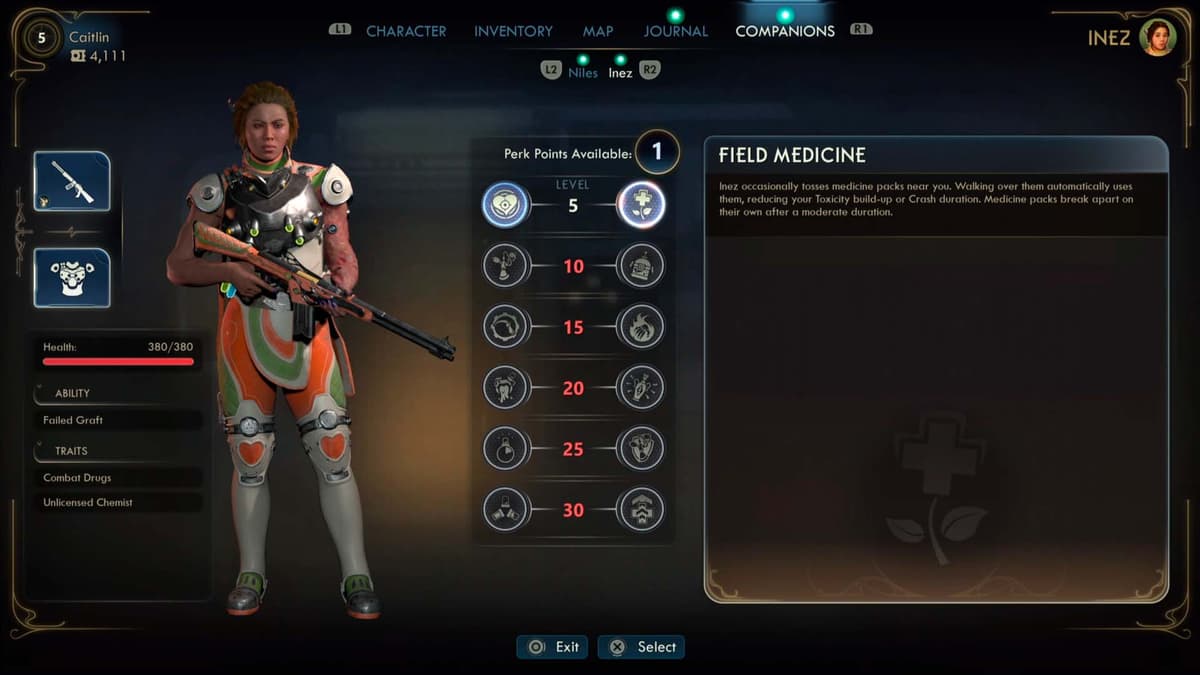This screenshot has height=675, width=1200.
Task: Select the level 5 heart emblem perk
Action: 506,205
